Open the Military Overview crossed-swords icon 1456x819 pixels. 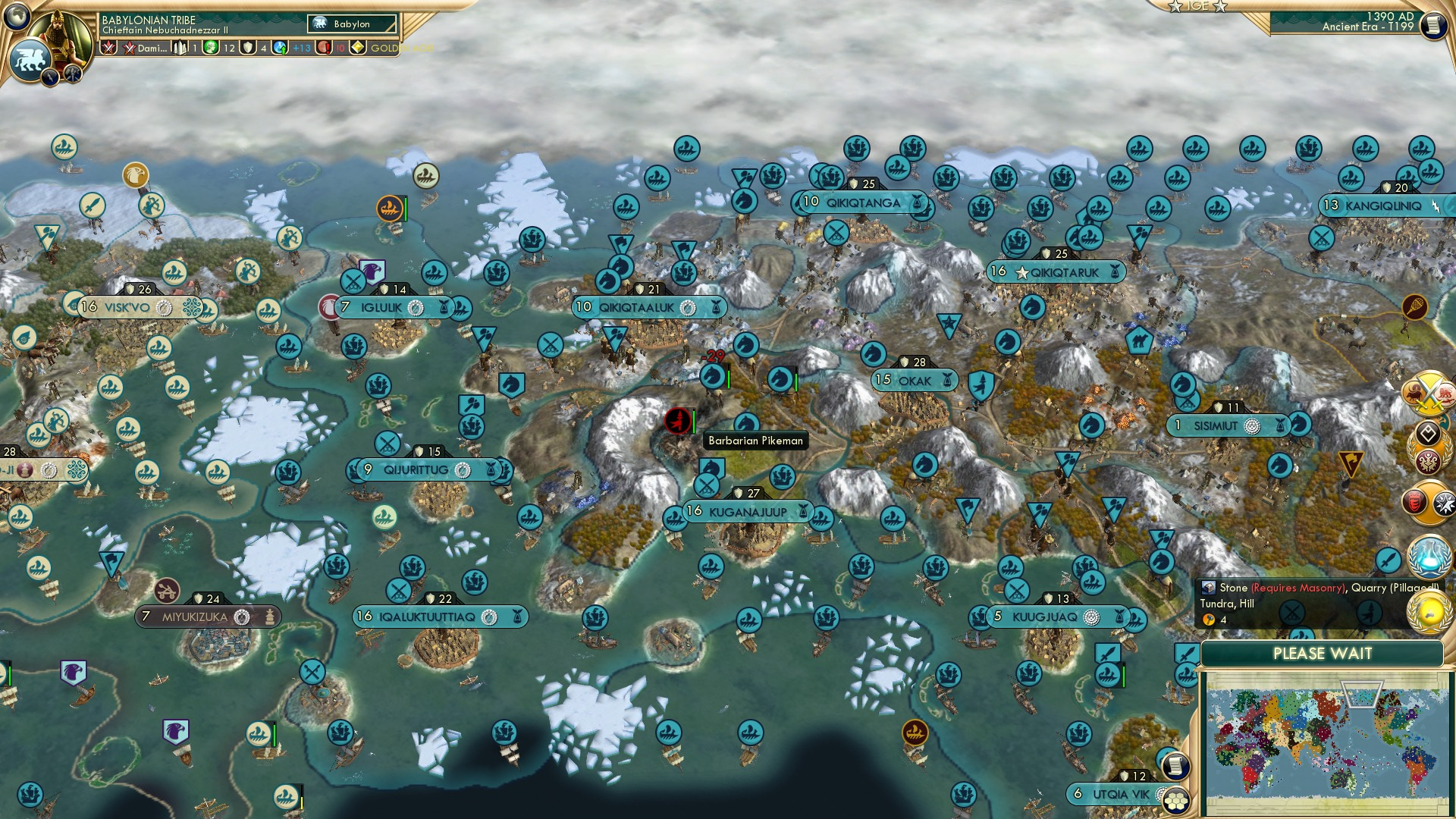1429,393
